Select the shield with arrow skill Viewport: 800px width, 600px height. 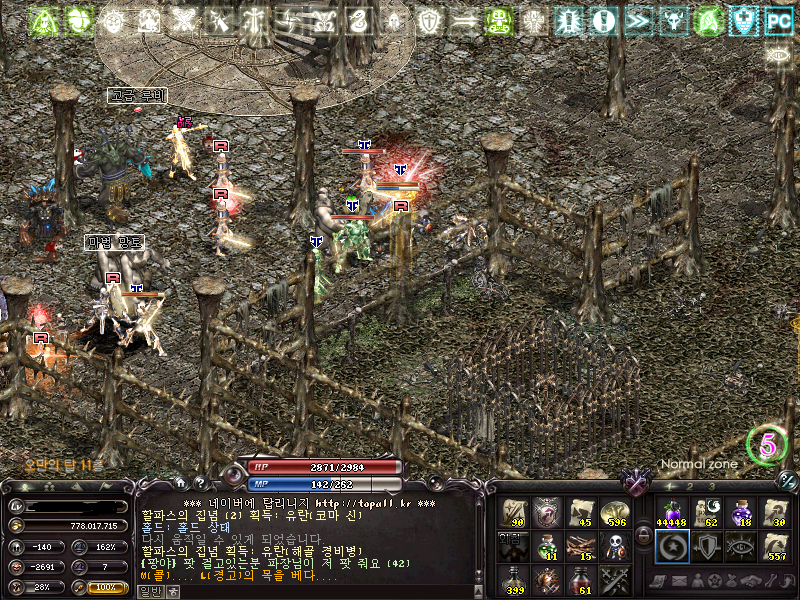pyautogui.click(x=706, y=546)
